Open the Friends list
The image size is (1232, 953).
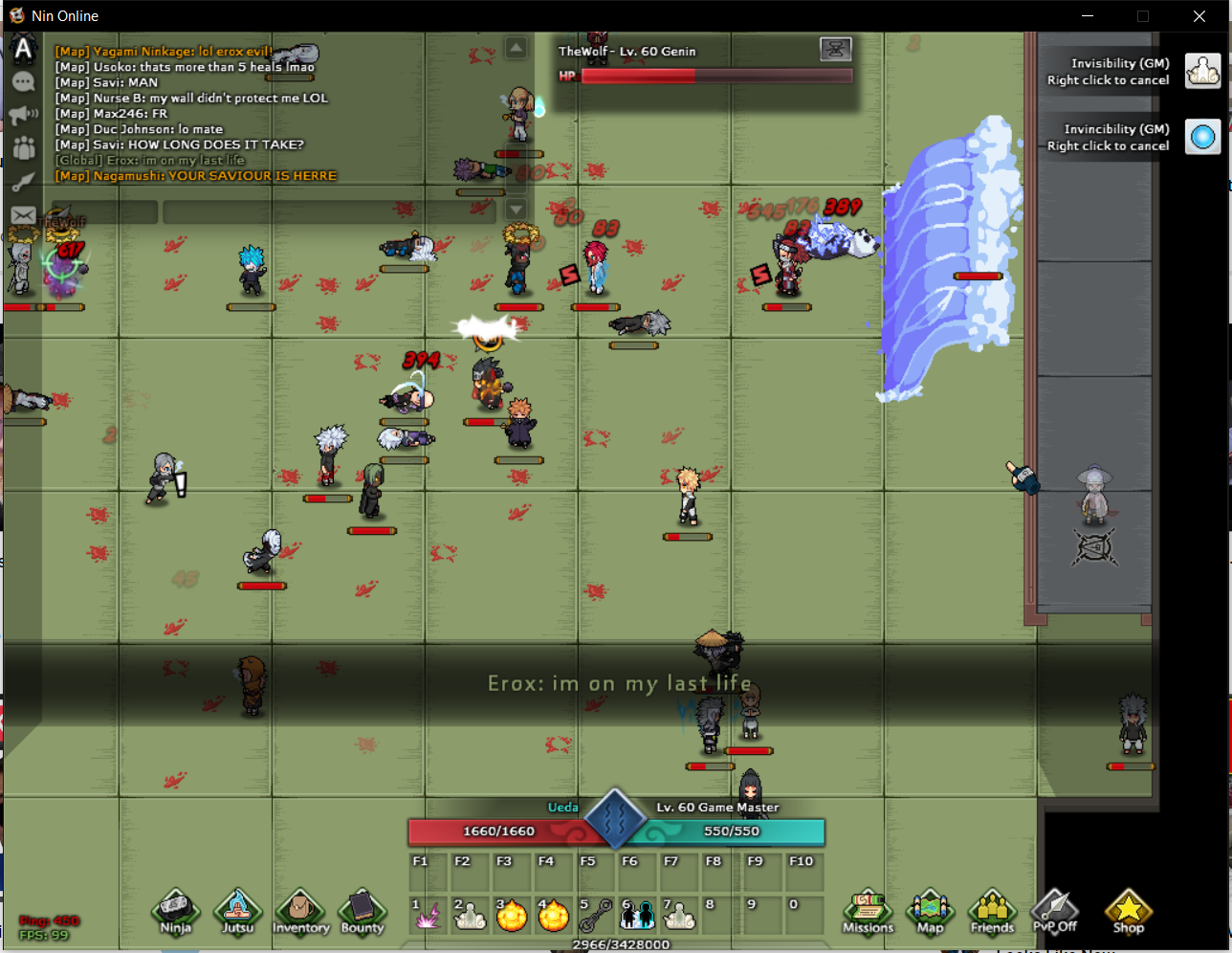coord(992,911)
